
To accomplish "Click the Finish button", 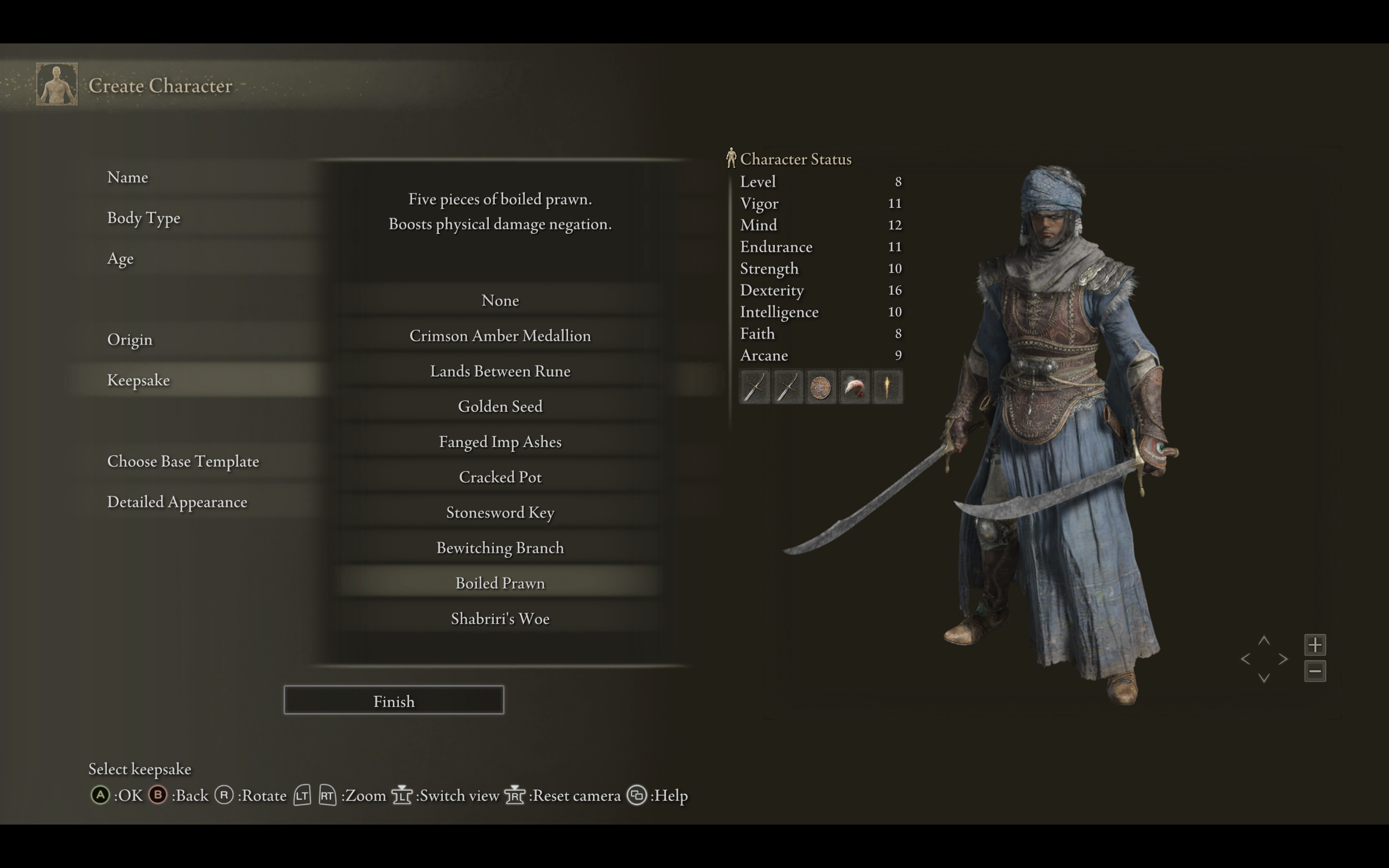I will coord(394,700).
